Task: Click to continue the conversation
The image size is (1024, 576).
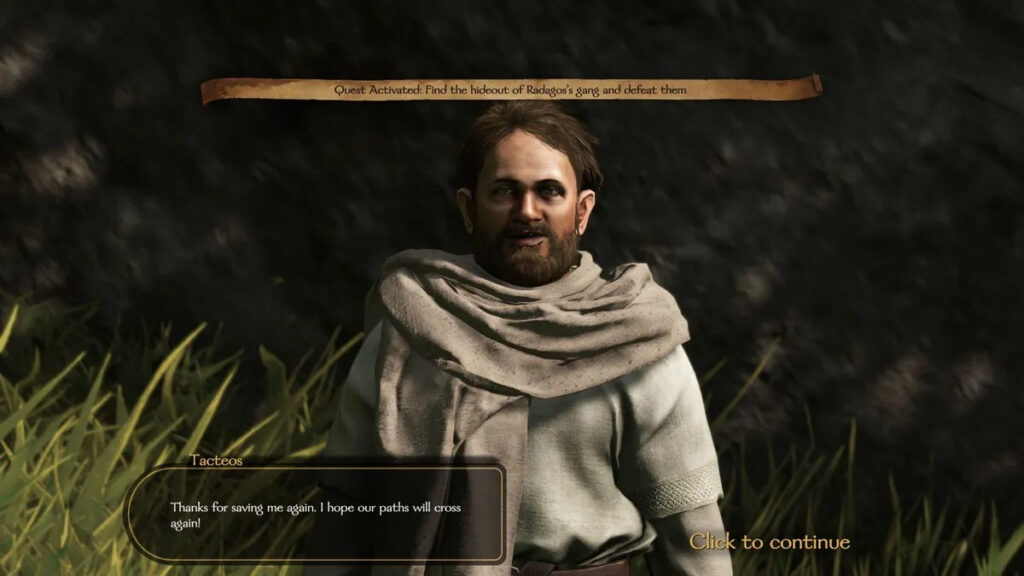Action: coord(769,542)
